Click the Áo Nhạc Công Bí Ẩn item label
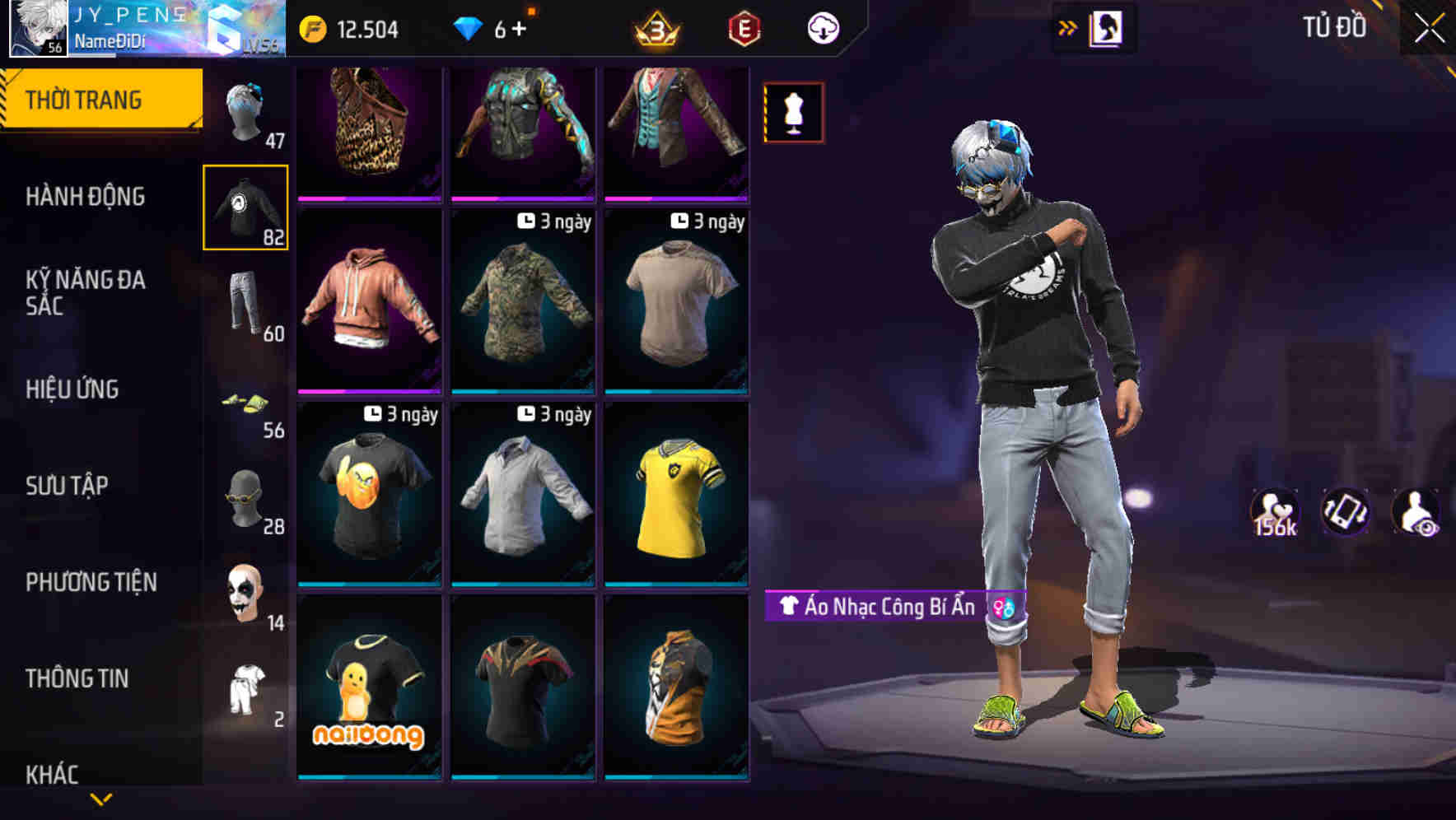Image resolution: width=1456 pixels, height=820 pixels. (881, 607)
